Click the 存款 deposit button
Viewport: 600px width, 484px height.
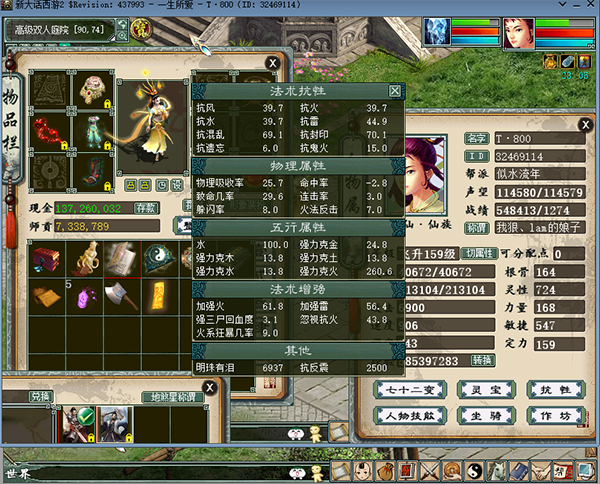pyautogui.click(x=146, y=208)
